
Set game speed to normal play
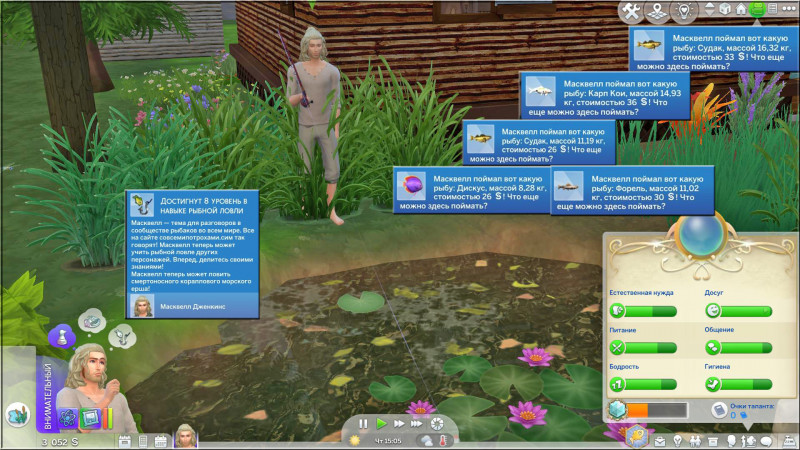pyautogui.click(x=381, y=424)
